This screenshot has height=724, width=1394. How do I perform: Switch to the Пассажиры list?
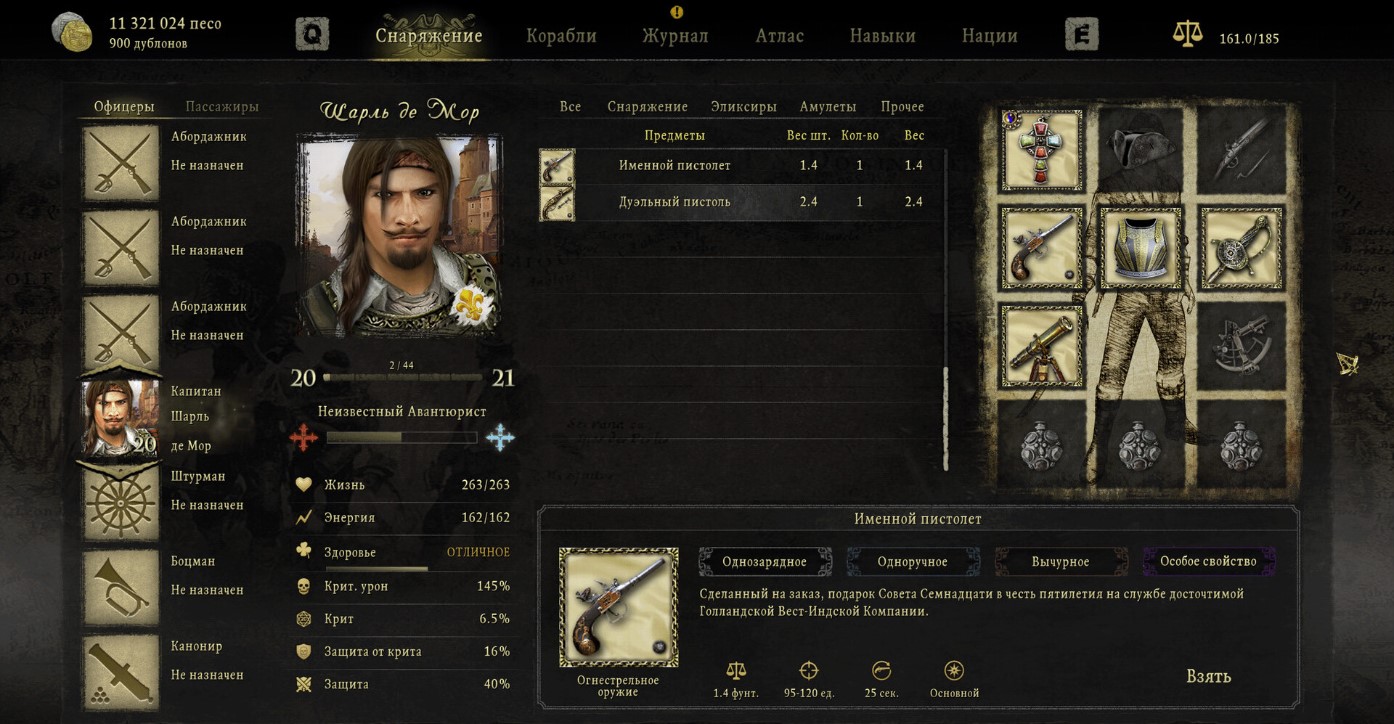(x=222, y=107)
